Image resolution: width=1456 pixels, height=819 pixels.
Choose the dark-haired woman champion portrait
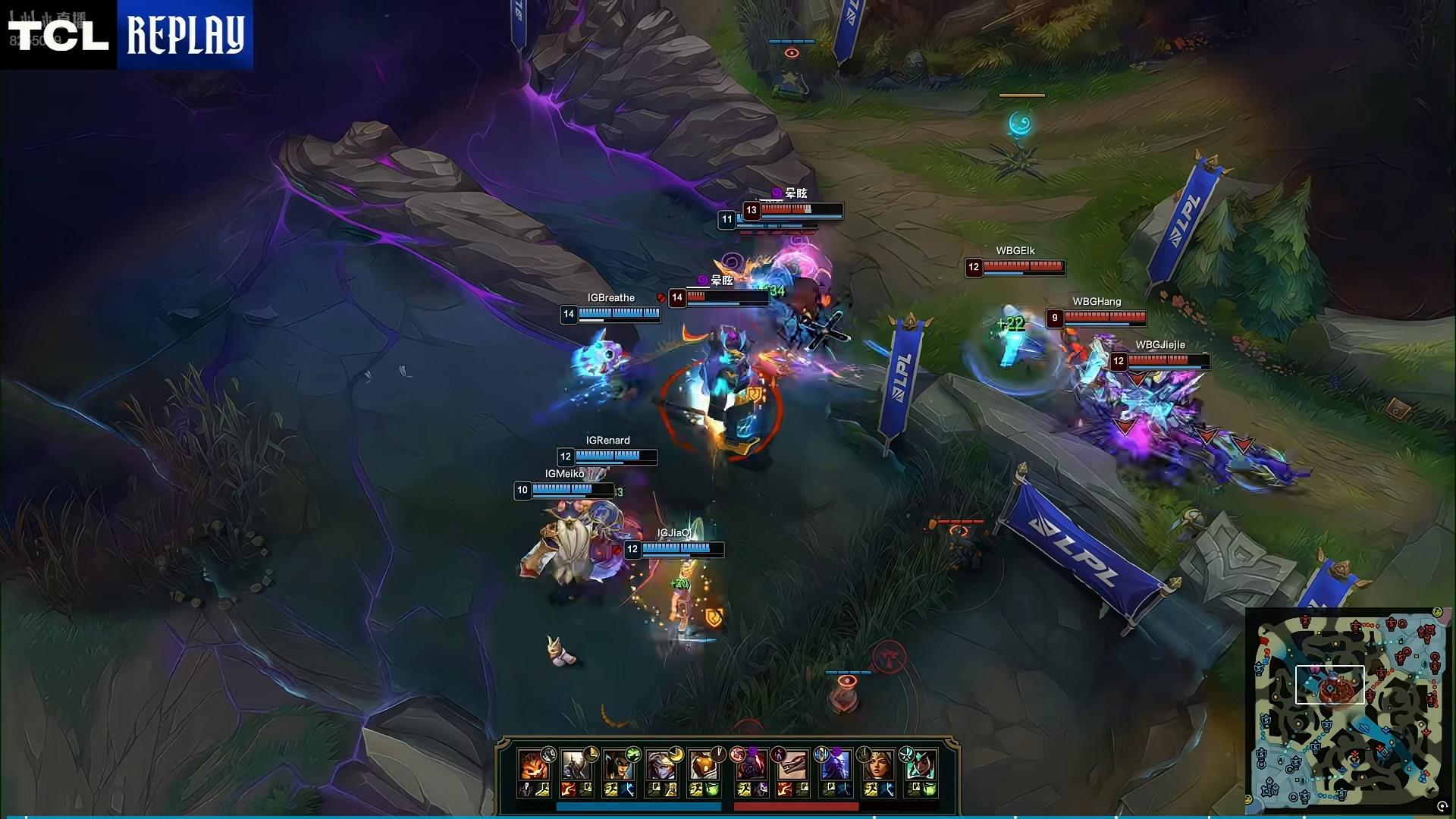coord(877,766)
